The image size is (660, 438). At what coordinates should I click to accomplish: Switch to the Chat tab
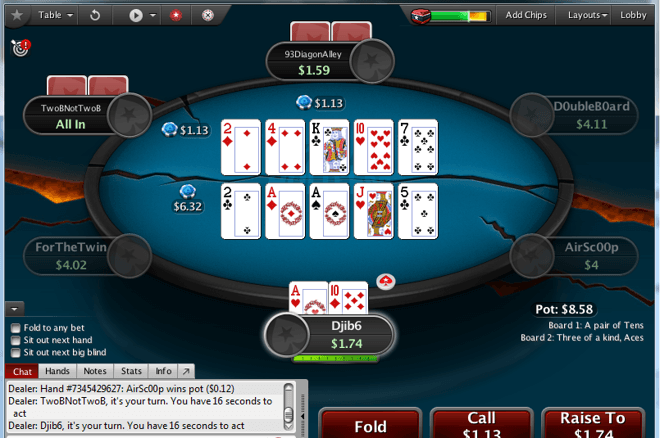(22, 371)
